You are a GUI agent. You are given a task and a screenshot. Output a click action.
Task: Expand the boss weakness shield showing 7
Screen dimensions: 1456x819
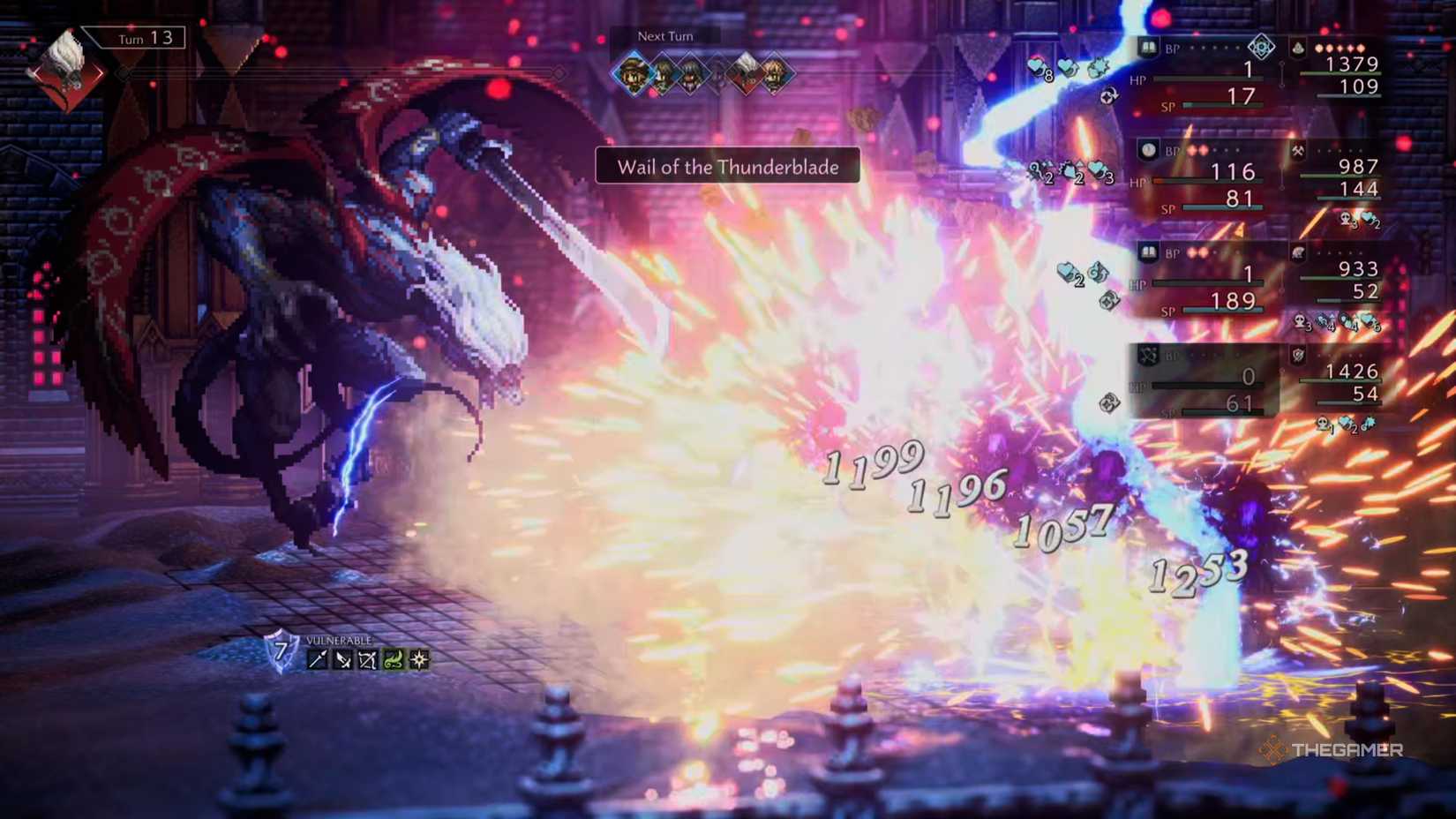tap(281, 651)
